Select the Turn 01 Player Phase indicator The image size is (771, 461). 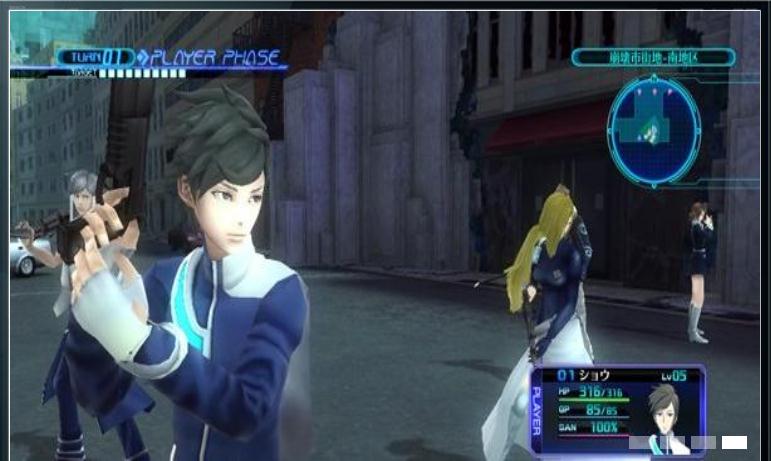point(170,58)
